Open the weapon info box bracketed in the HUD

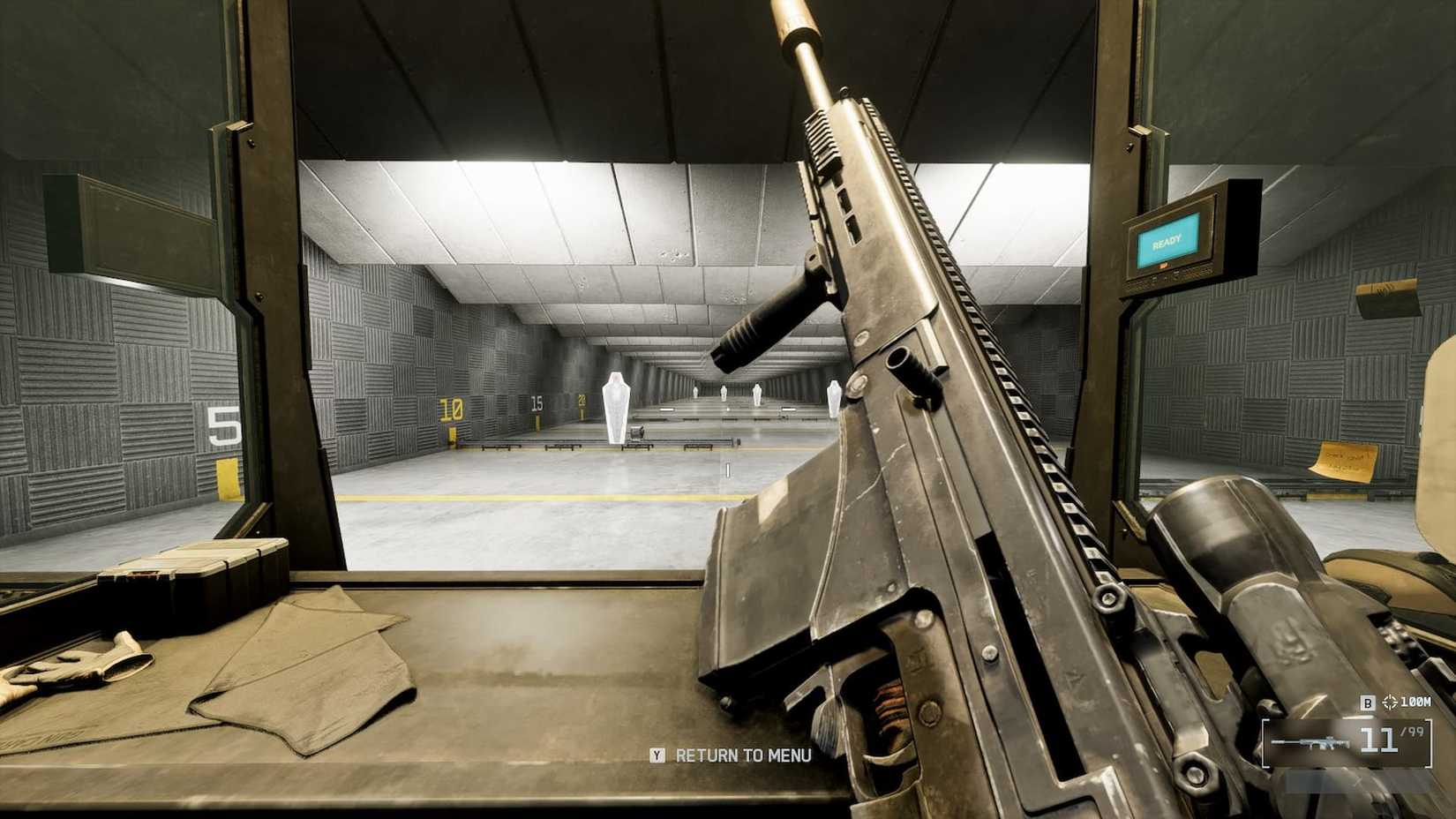[1347, 744]
